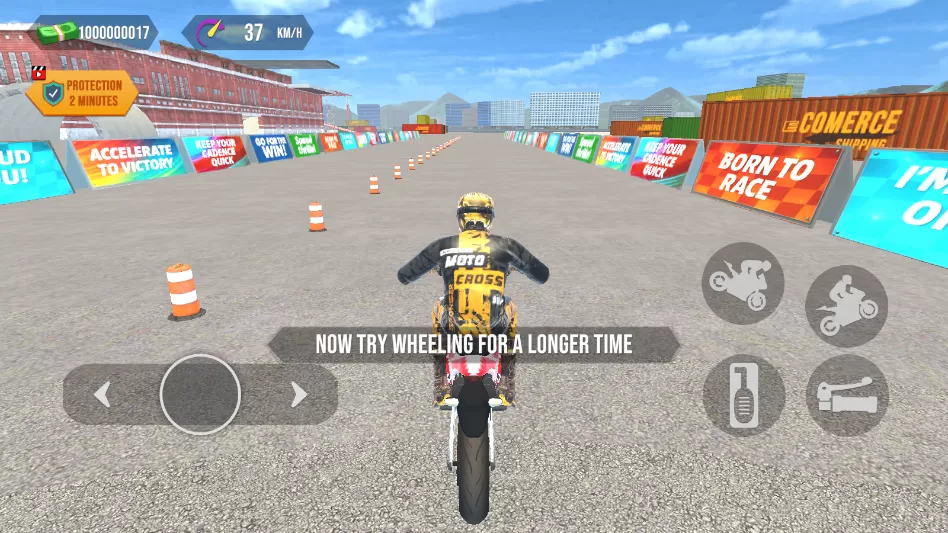948x533 pixels.
Task: Tap the steer left arrow
Action: point(102,395)
